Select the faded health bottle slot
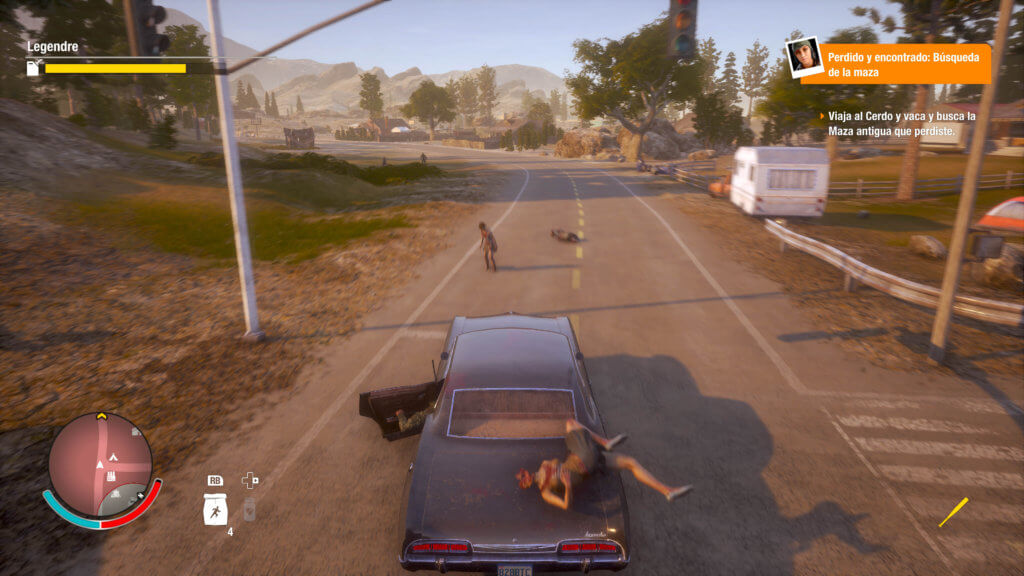Viewport: 1024px width, 576px height. pyautogui.click(x=249, y=509)
